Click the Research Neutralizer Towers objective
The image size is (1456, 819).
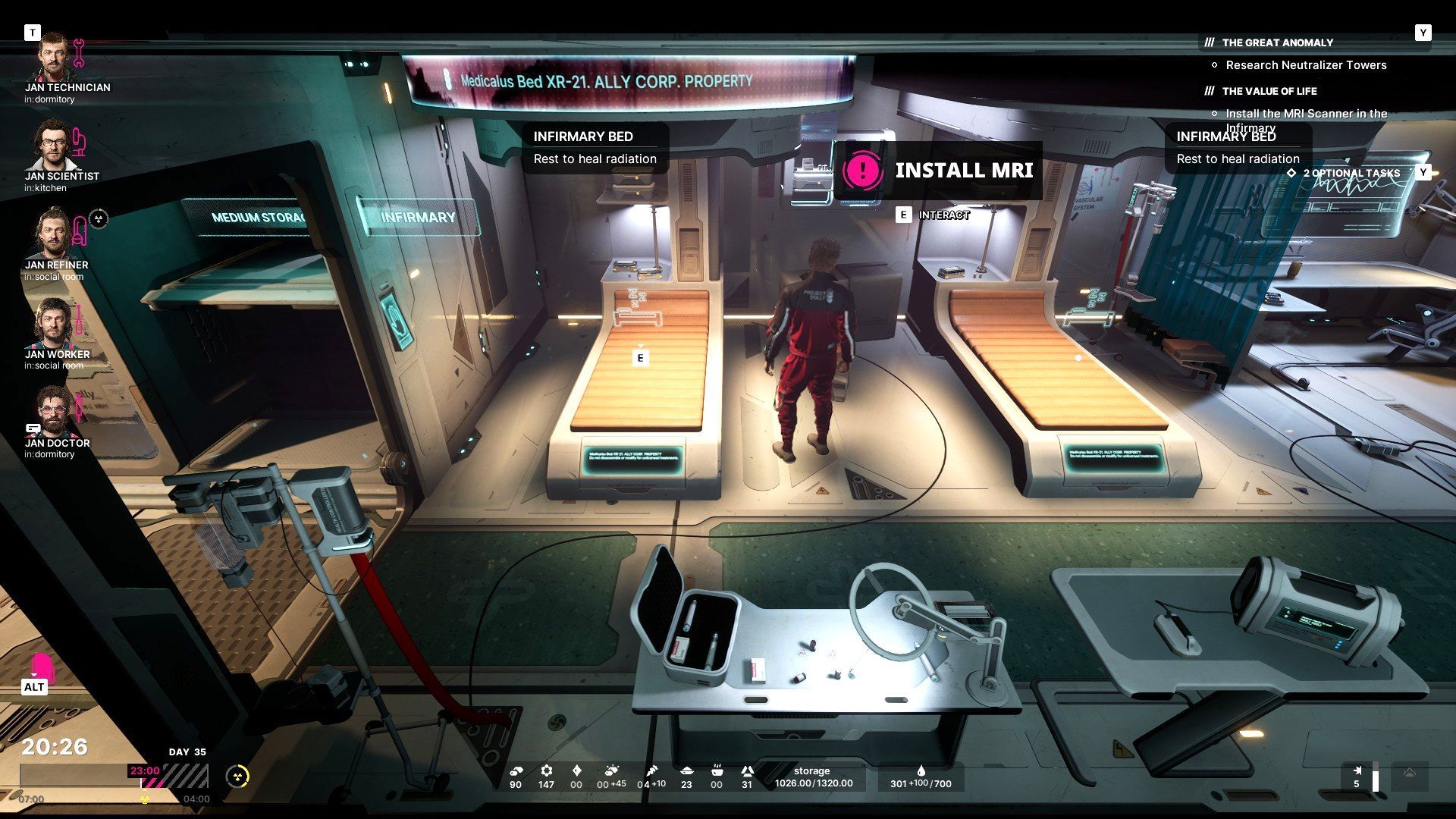(x=1306, y=65)
